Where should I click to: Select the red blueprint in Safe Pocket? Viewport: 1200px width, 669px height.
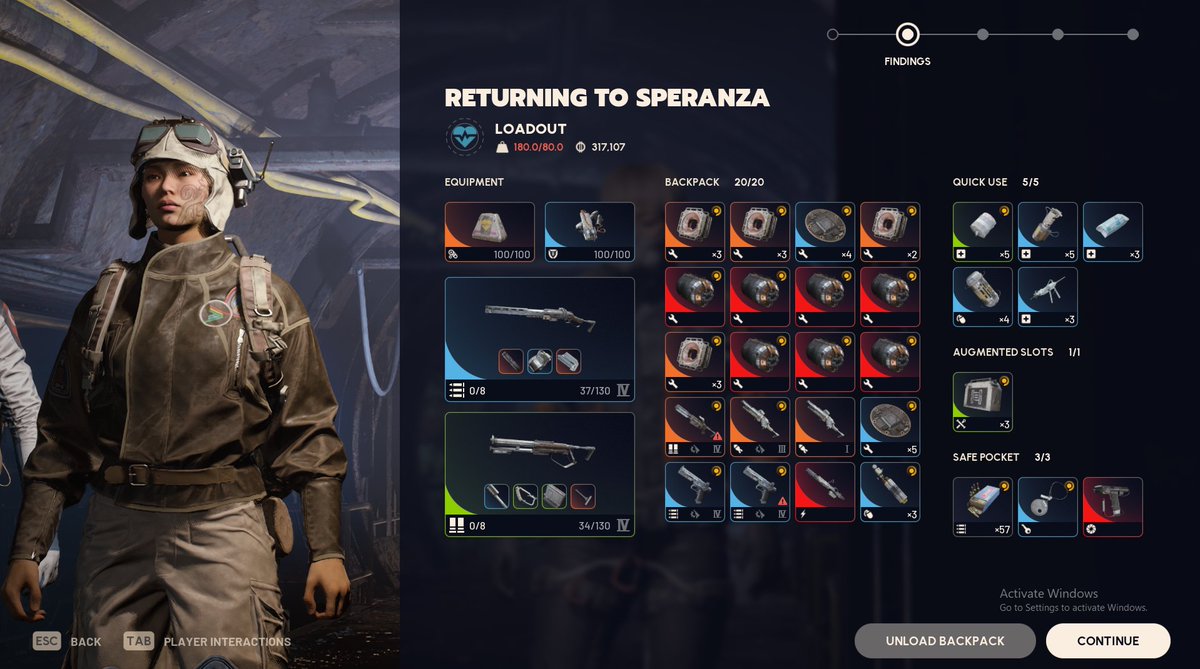(1112, 507)
